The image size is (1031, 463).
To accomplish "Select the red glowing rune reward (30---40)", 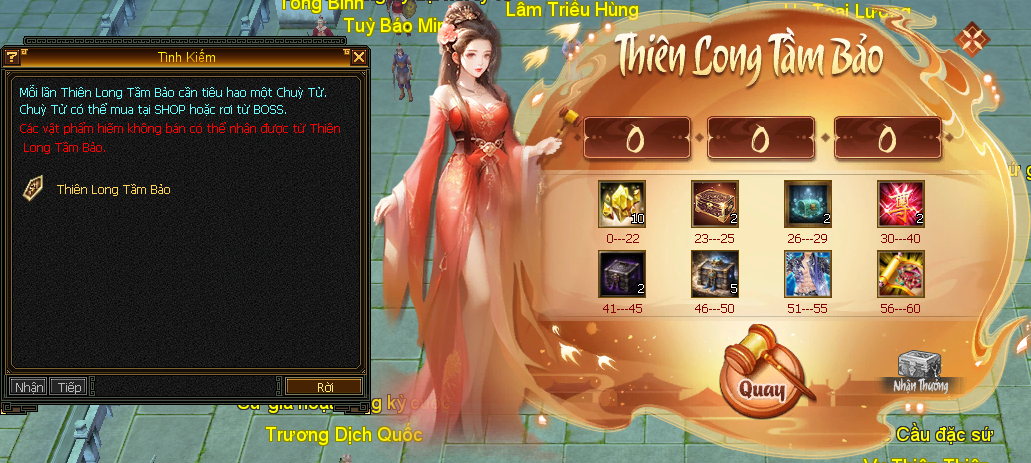I will [901, 204].
